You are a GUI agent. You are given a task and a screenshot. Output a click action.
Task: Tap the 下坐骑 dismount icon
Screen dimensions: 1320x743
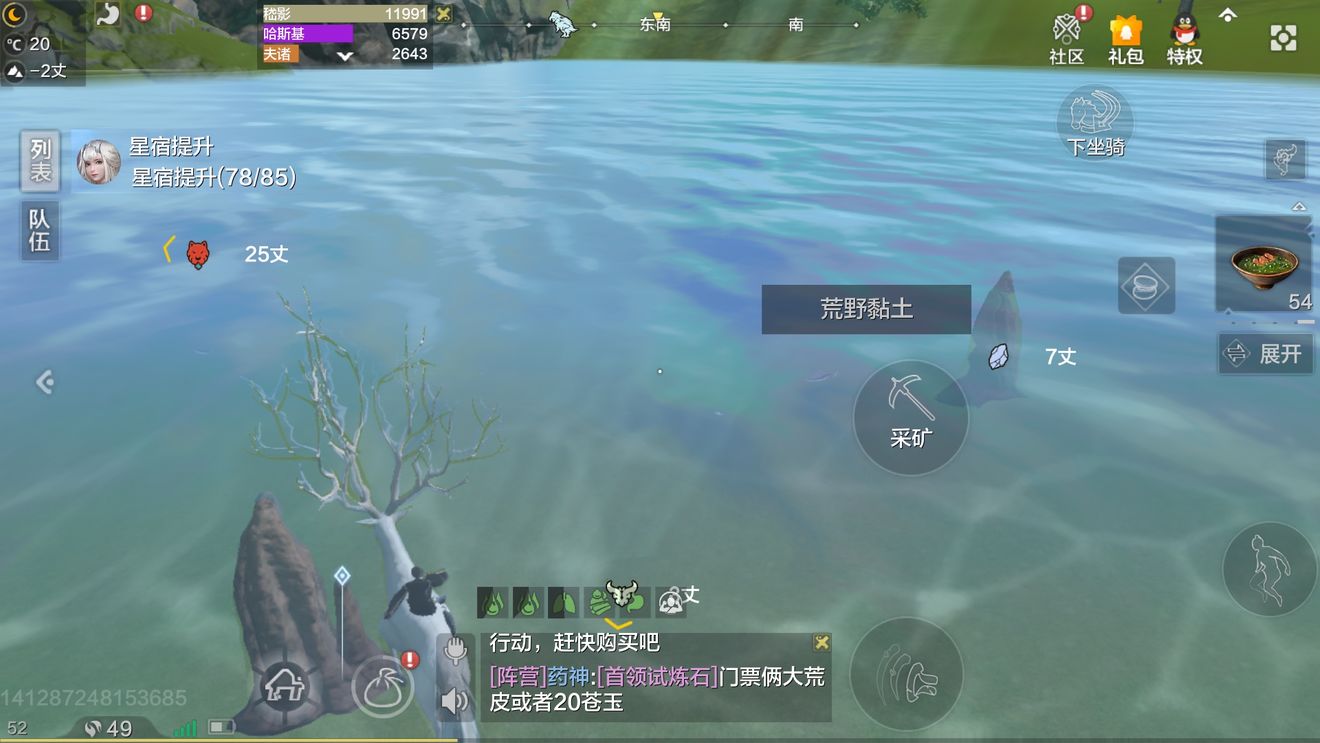pyautogui.click(x=1095, y=122)
